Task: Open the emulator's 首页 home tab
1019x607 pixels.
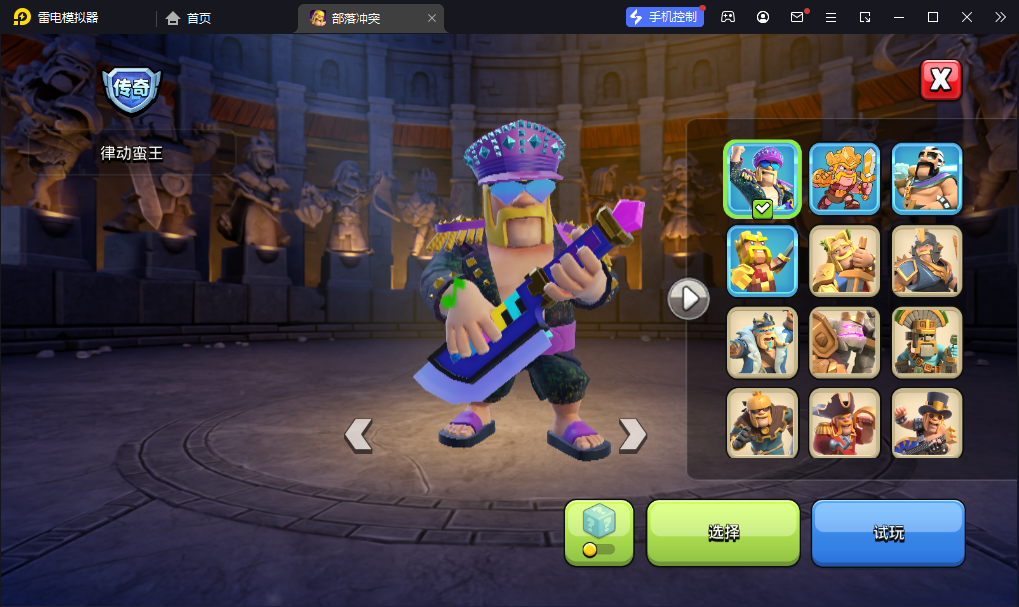Action: coord(189,18)
